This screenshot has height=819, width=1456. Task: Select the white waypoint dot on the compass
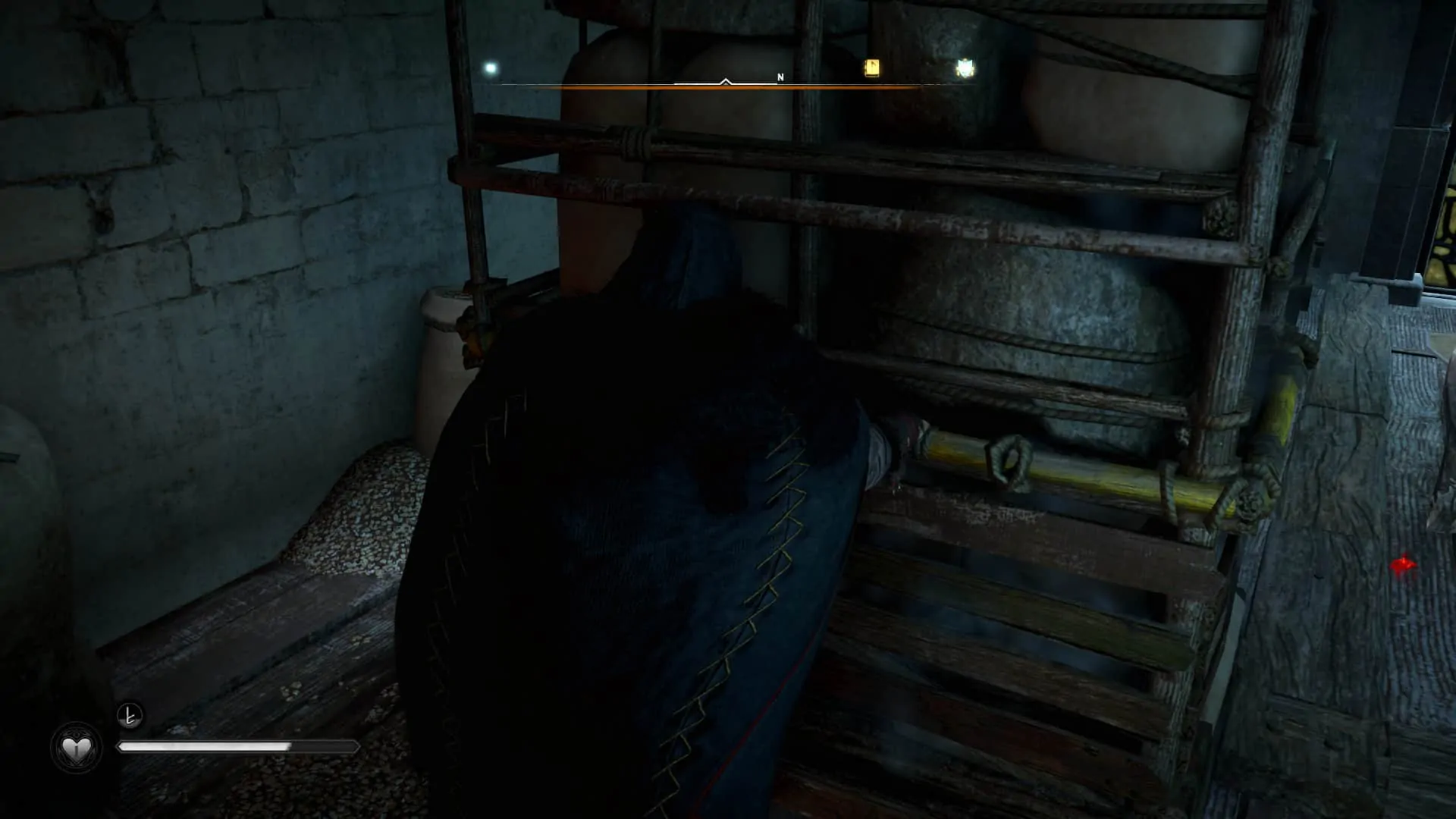click(x=490, y=68)
